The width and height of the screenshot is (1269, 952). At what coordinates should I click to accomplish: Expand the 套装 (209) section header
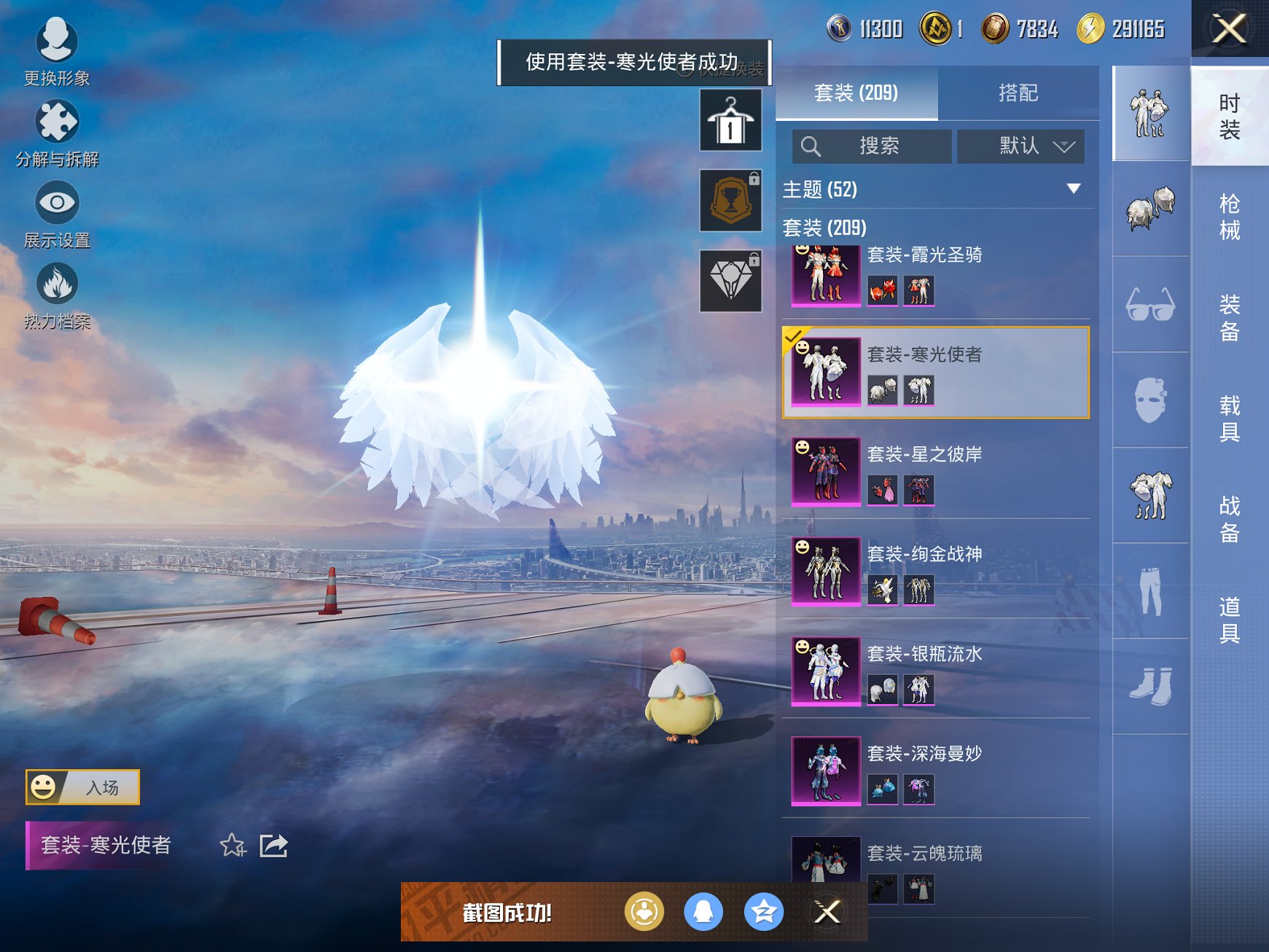[824, 227]
